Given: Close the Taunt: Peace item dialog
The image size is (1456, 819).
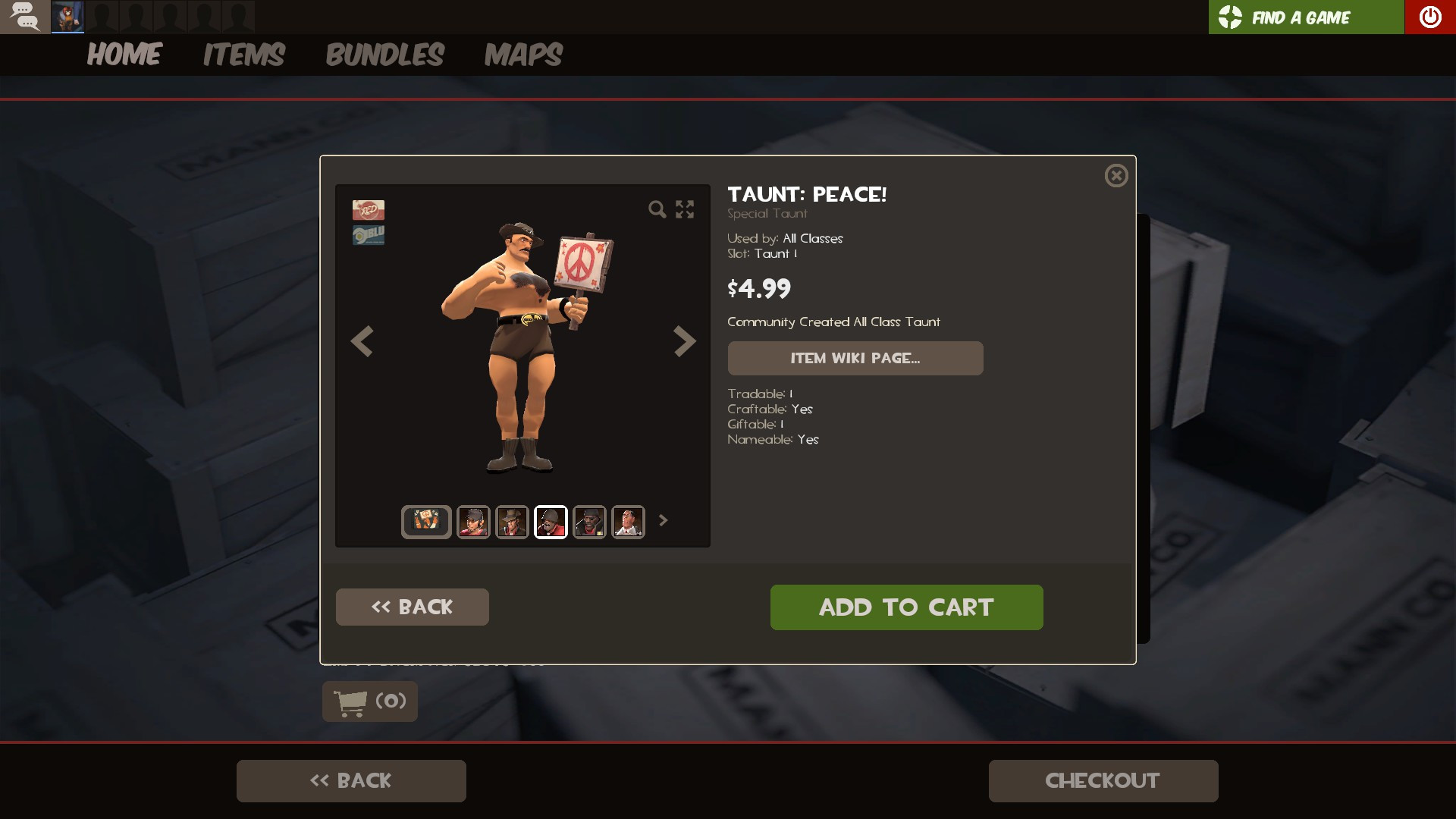Looking at the screenshot, I should [x=1116, y=175].
